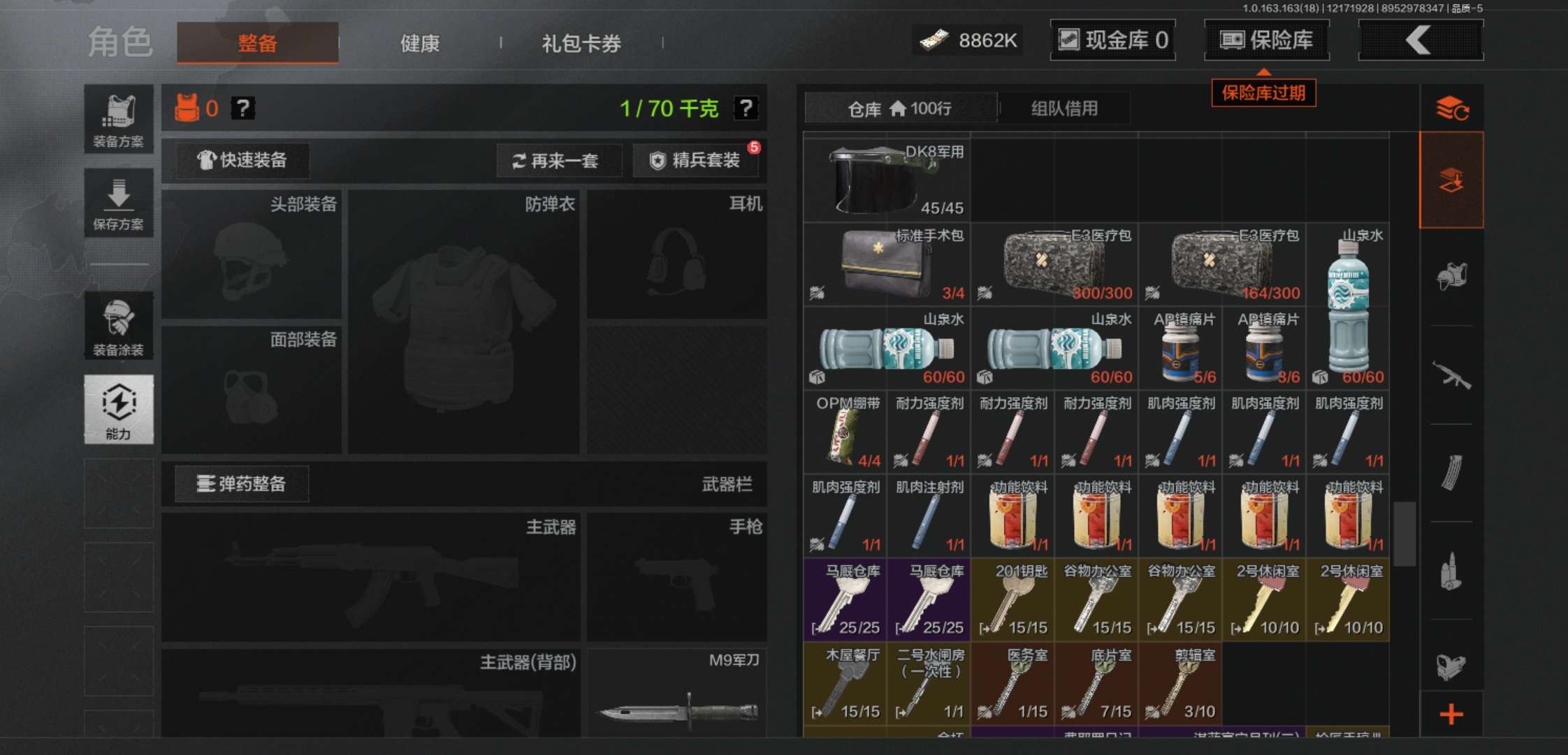Viewport: 1568px width, 755px height.
Task: Select the 标准手术包 surgery kit
Action: (886, 264)
